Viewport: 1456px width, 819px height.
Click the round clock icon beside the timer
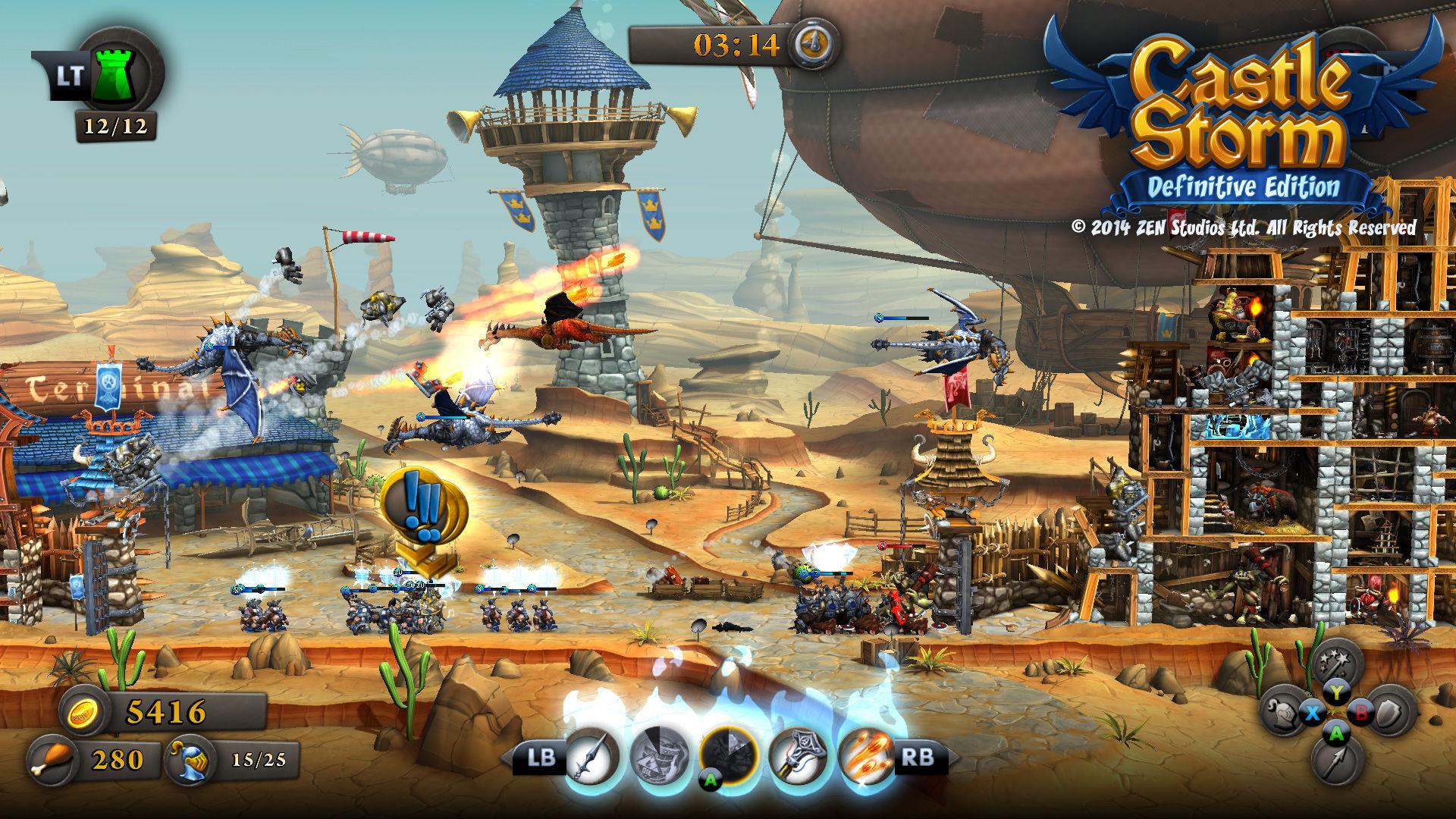pos(814,44)
